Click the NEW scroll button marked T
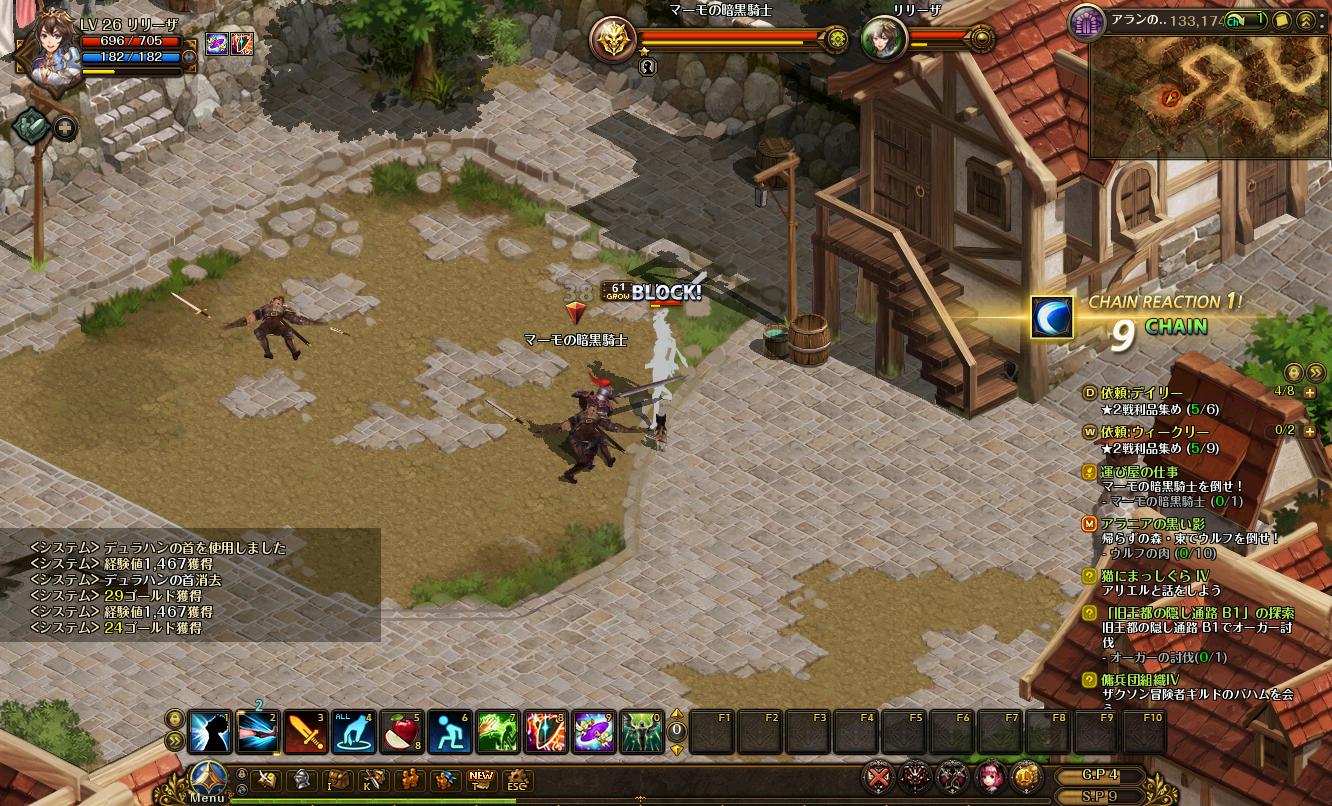The image size is (1332, 806). [x=482, y=780]
